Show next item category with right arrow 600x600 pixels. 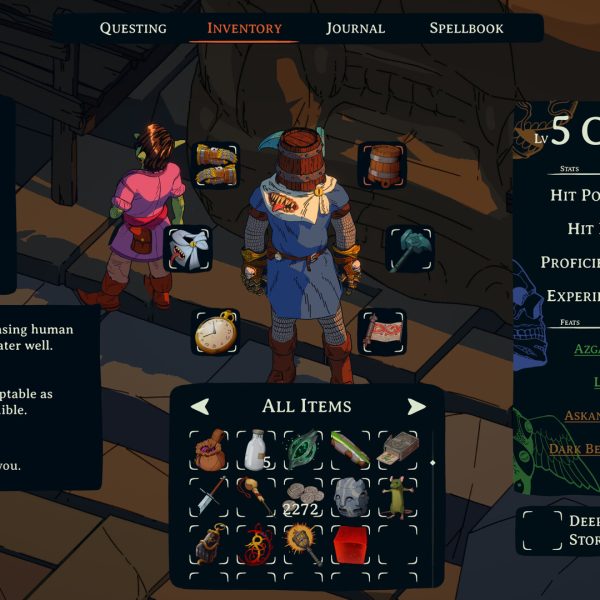416,406
